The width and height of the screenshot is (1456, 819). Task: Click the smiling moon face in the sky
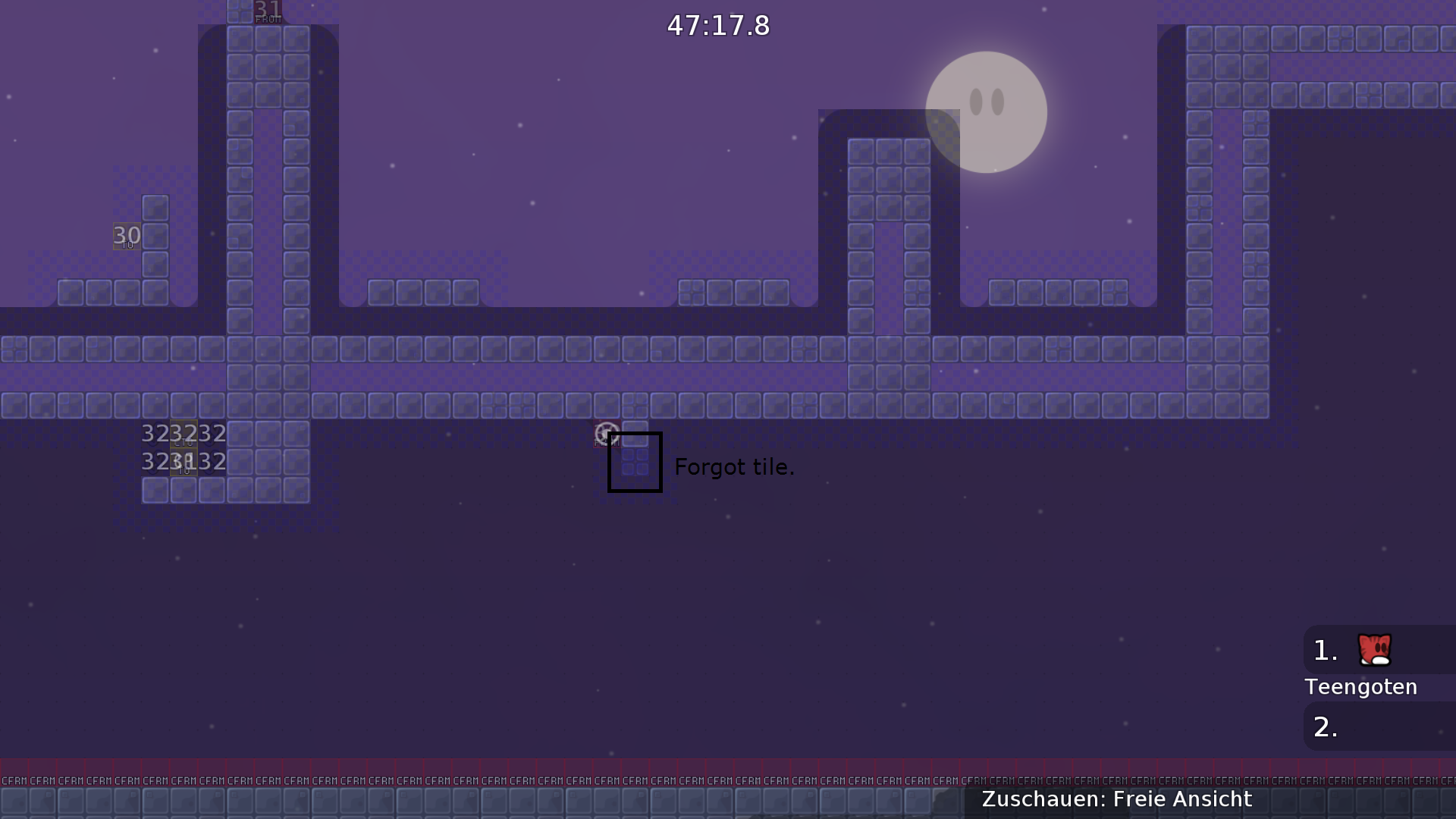[985, 111]
